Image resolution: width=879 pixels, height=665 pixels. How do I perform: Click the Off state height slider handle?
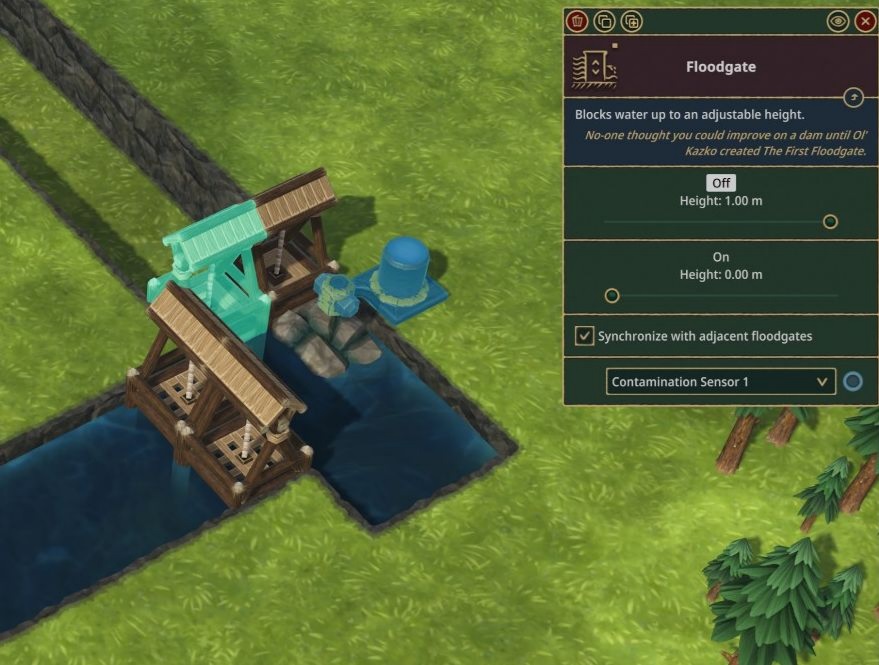point(830,221)
